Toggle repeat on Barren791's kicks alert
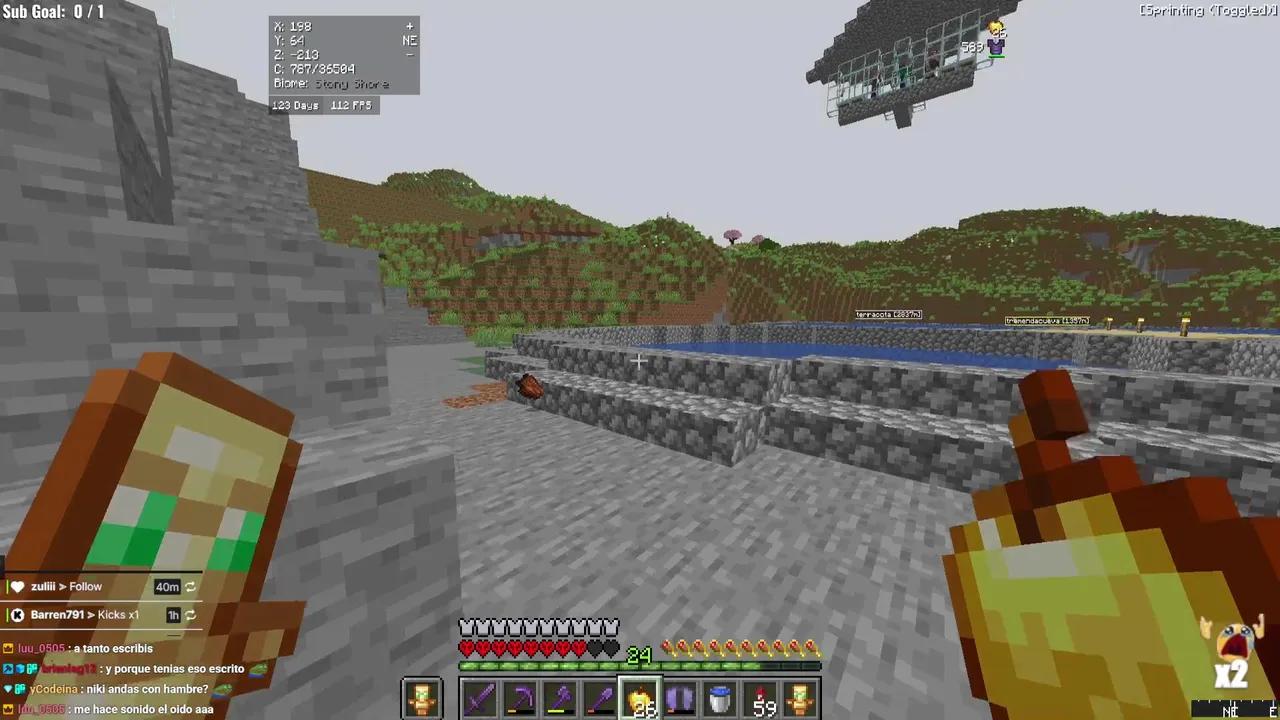 click(190, 615)
